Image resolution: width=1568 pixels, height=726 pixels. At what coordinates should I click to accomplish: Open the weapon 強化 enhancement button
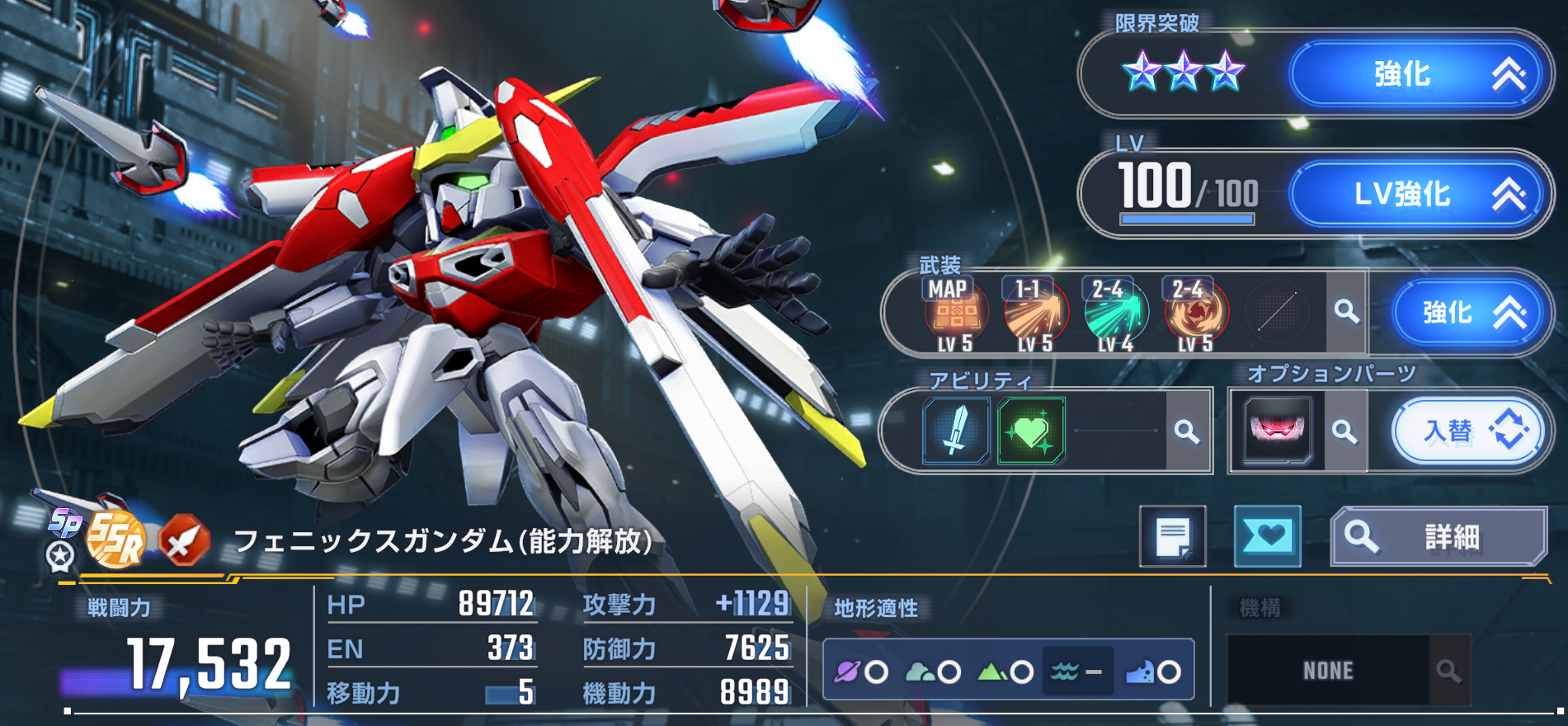point(1466,313)
